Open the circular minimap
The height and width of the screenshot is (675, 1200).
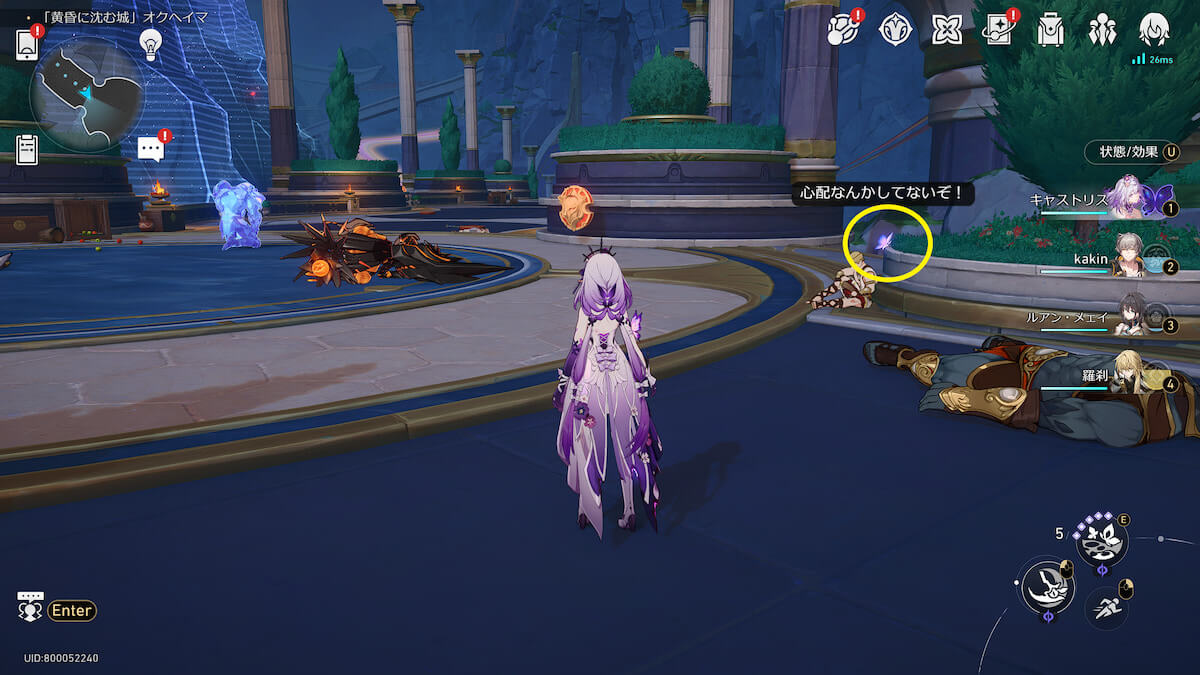pos(85,93)
